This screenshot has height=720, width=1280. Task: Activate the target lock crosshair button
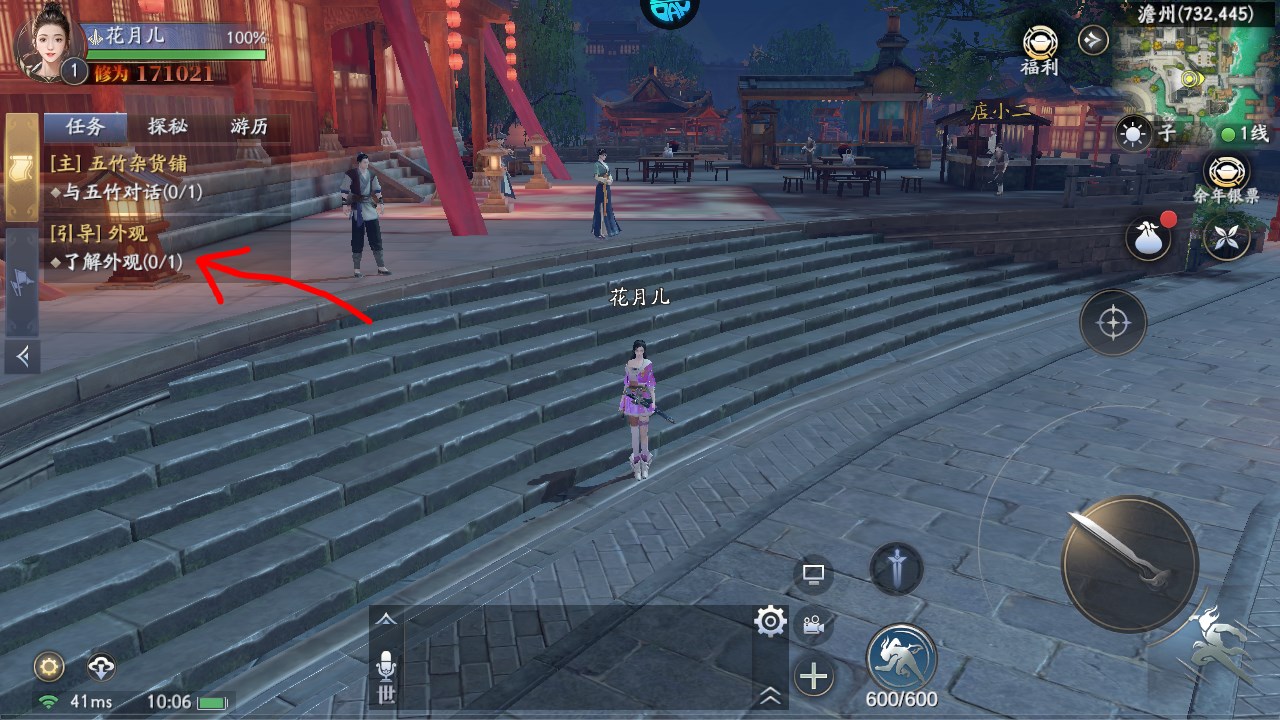pyautogui.click(x=1112, y=323)
